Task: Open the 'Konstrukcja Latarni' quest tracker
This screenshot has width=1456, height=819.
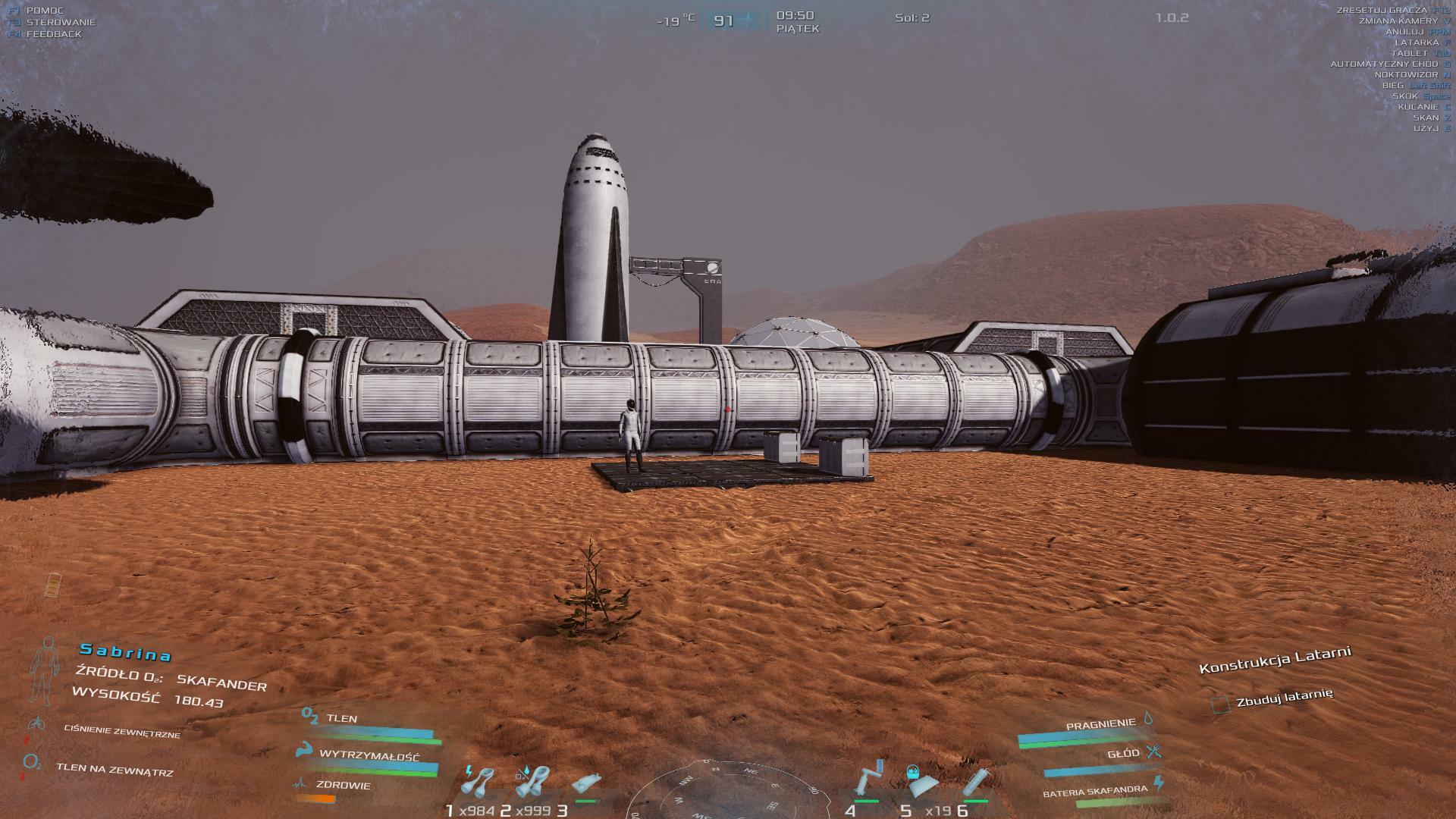Action: tap(1275, 660)
